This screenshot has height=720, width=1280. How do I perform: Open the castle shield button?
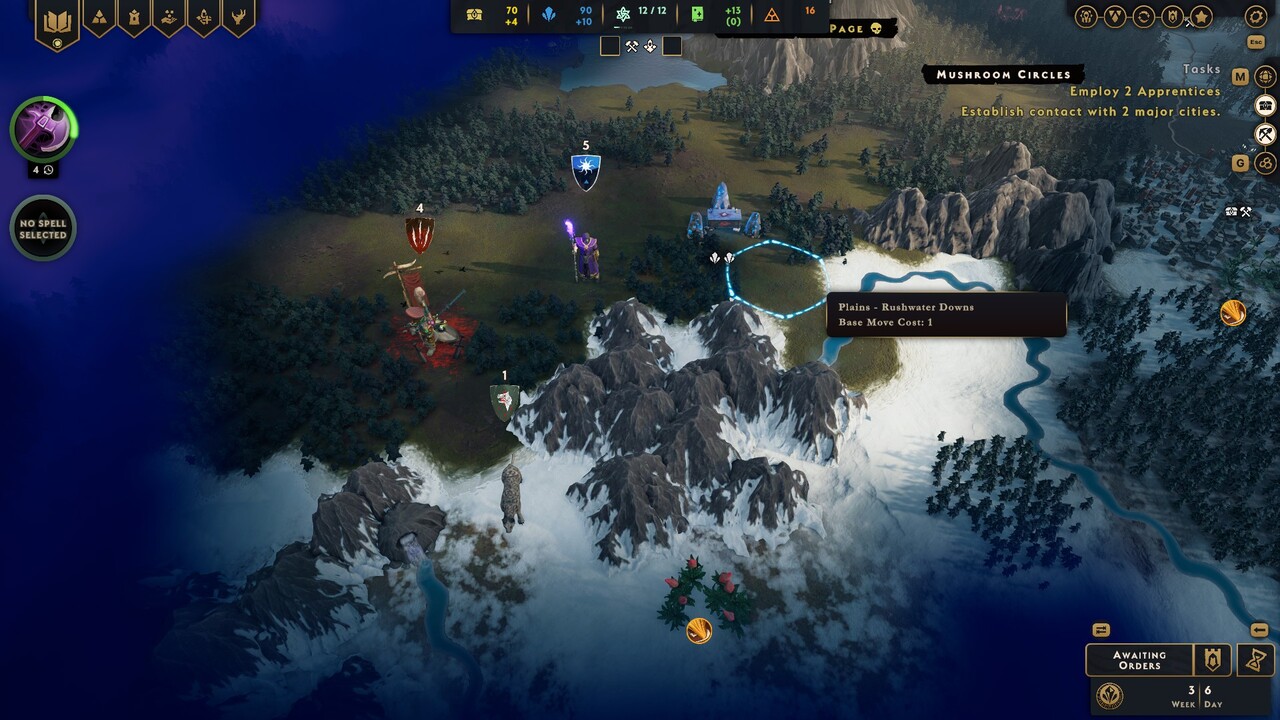1214,660
